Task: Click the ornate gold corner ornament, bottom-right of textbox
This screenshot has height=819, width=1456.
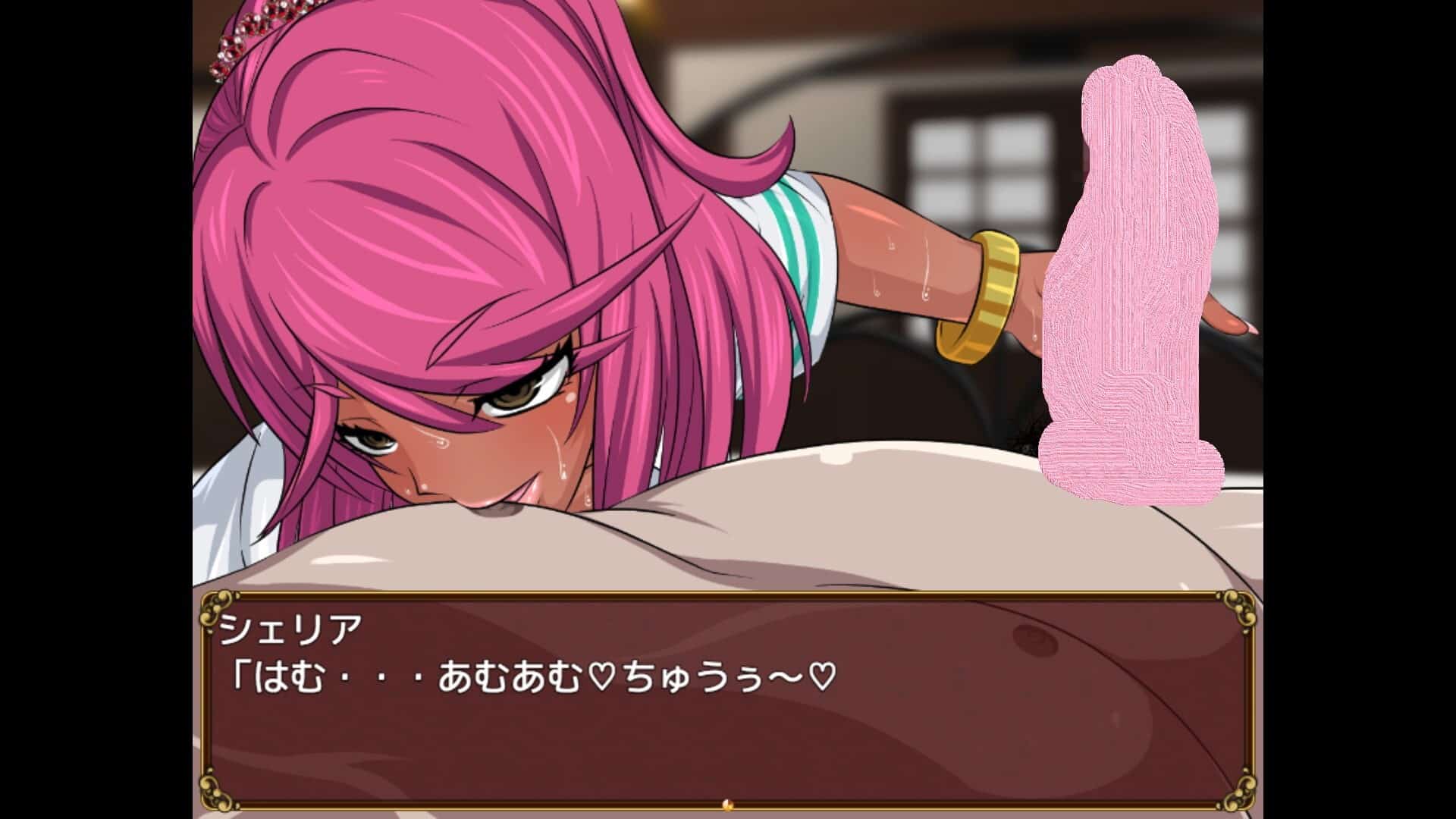Action: (1241, 795)
